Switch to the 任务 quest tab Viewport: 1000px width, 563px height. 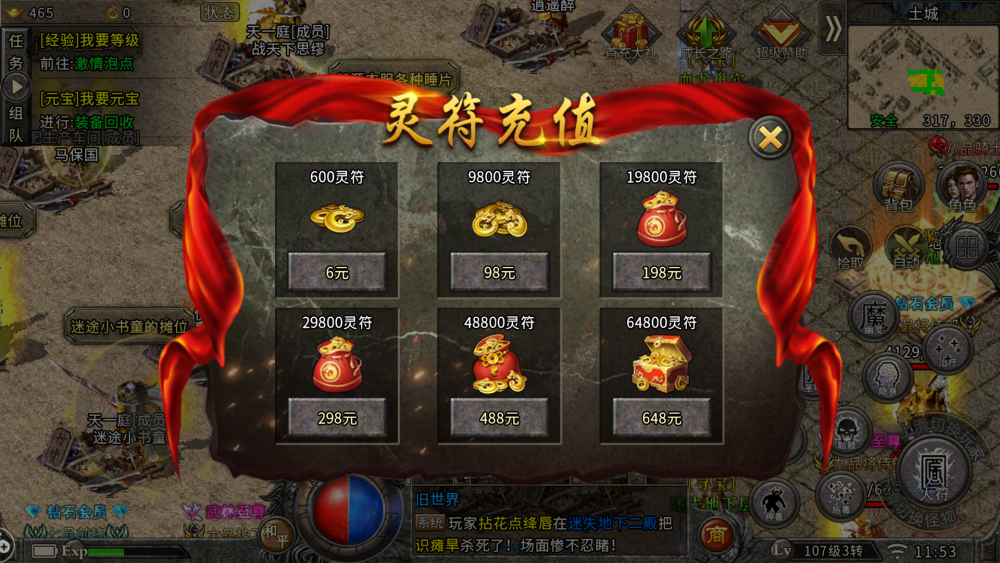point(16,51)
